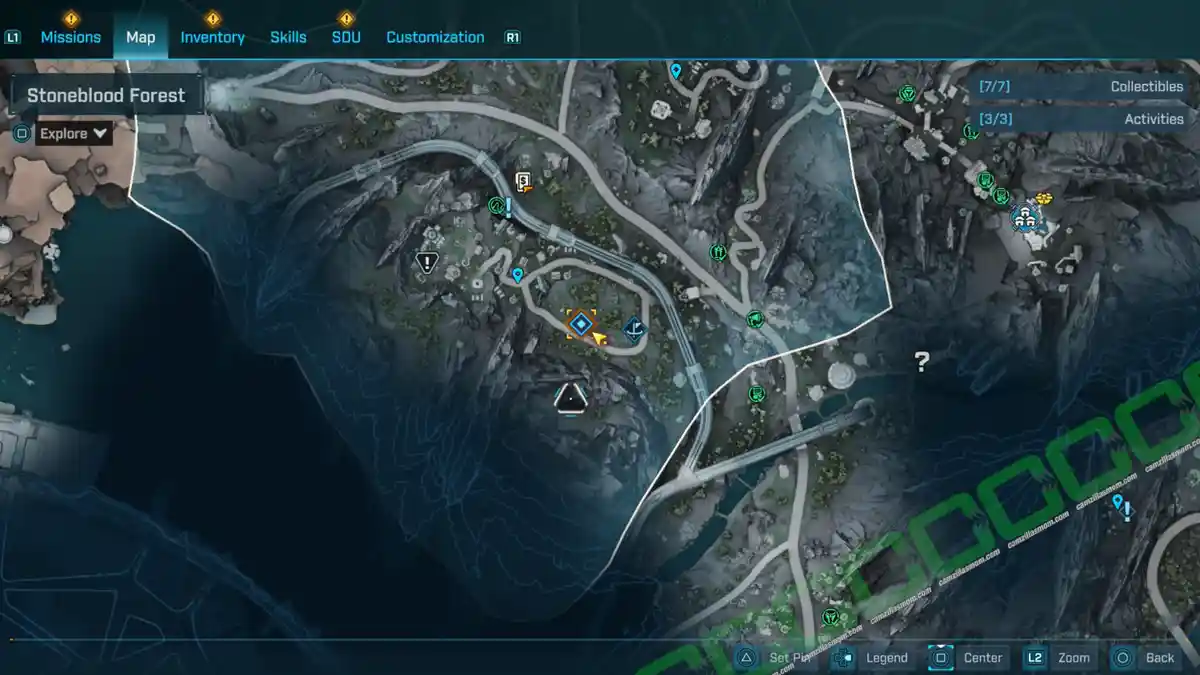Open the Inventory tab
The image size is (1200, 675).
(212, 37)
